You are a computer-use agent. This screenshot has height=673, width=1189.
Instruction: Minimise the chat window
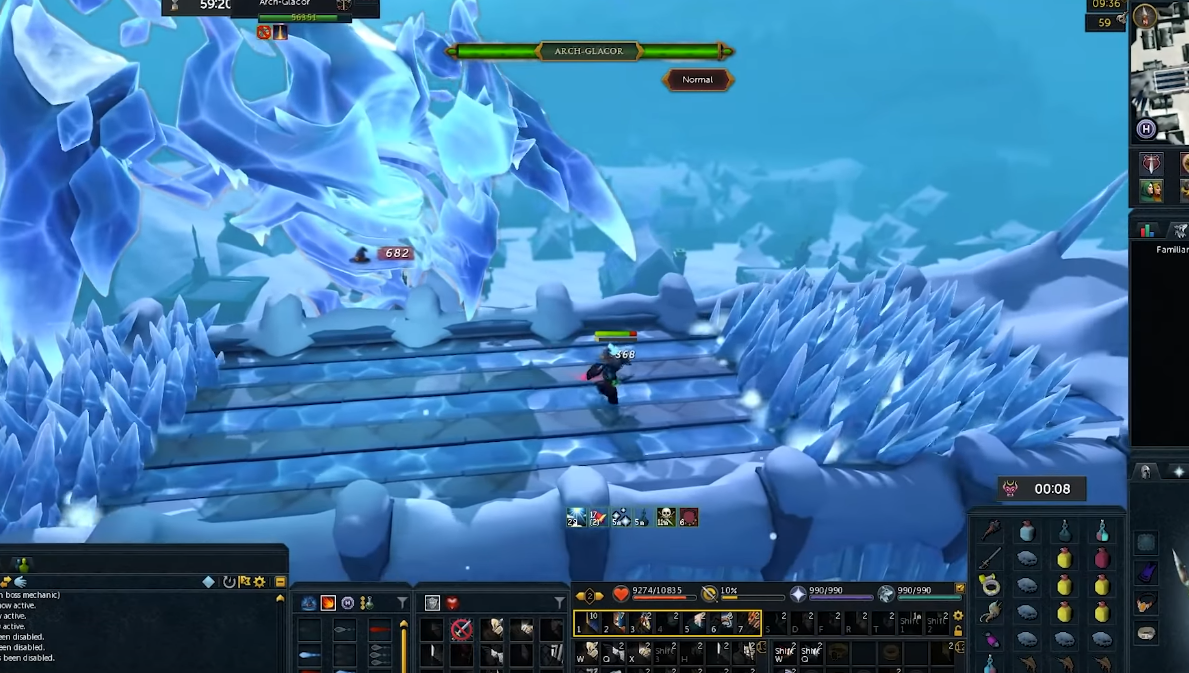(x=280, y=582)
